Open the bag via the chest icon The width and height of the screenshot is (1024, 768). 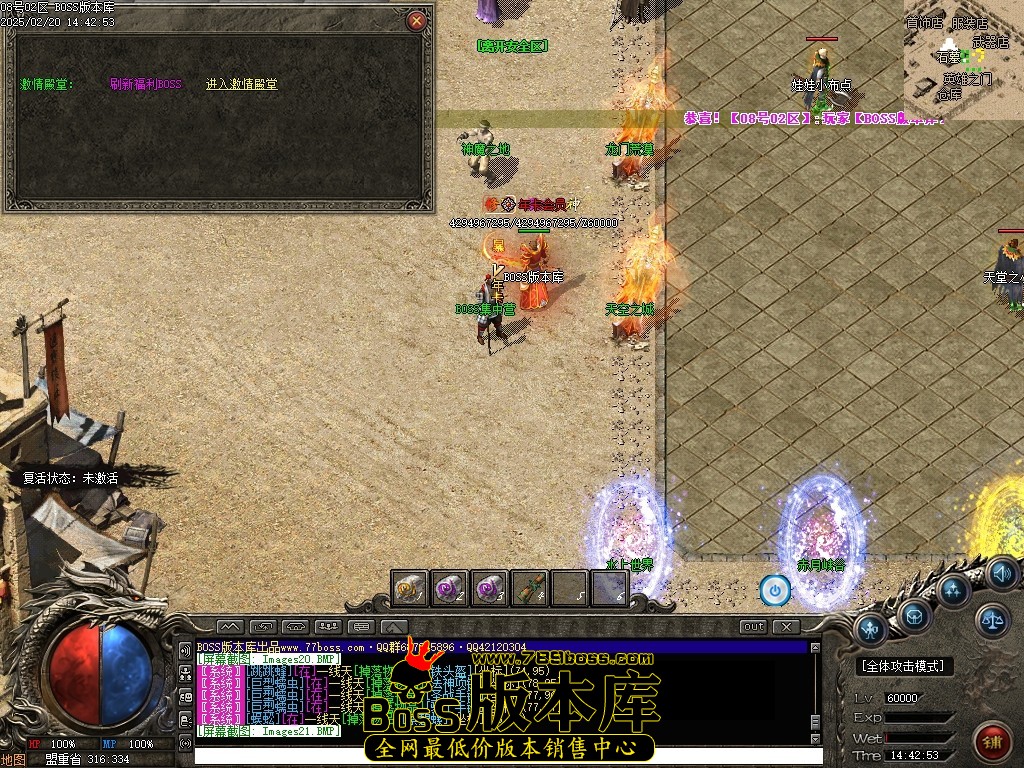[914, 616]
